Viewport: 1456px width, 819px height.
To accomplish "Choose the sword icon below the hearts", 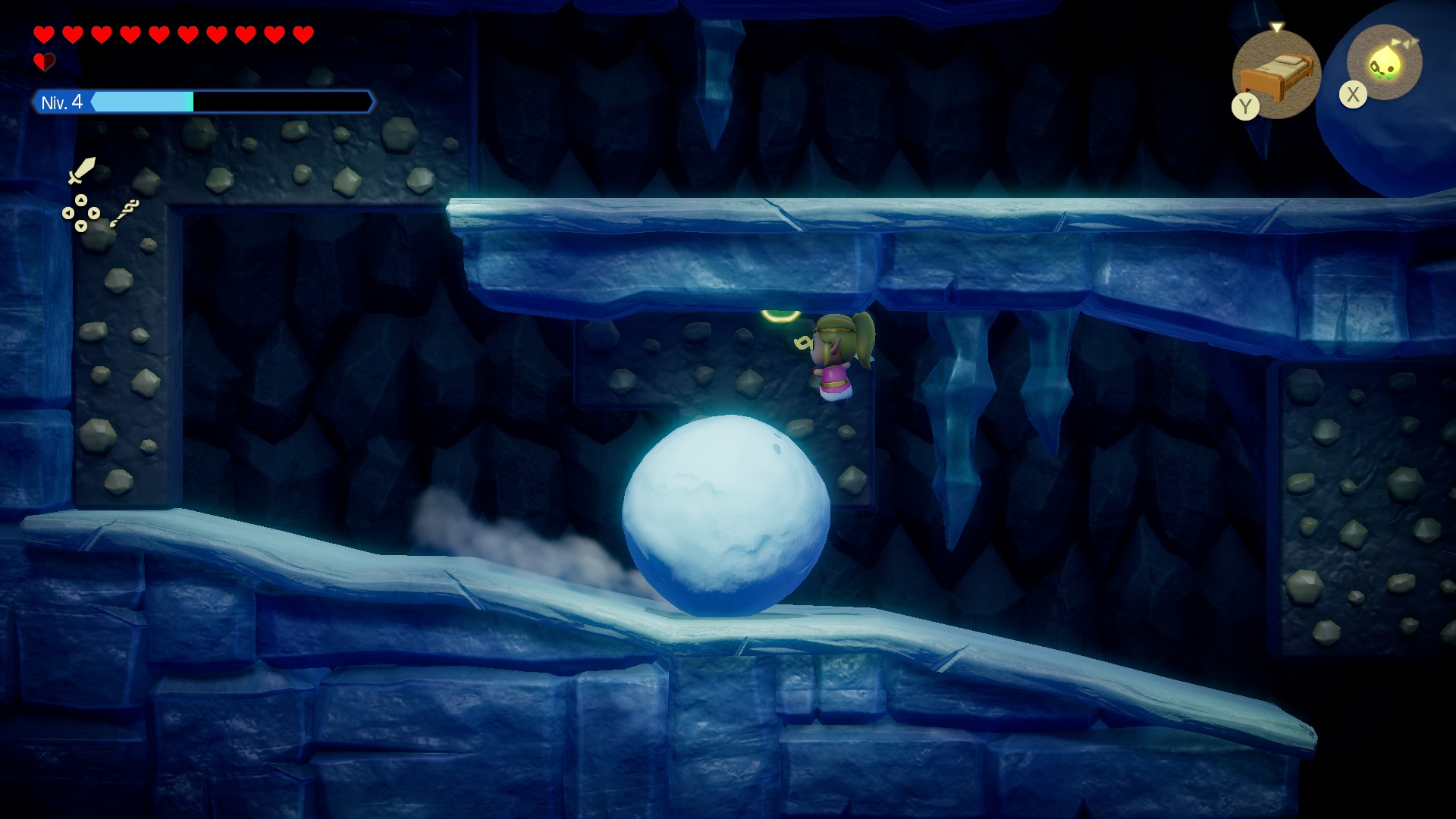I will point(81,170).
